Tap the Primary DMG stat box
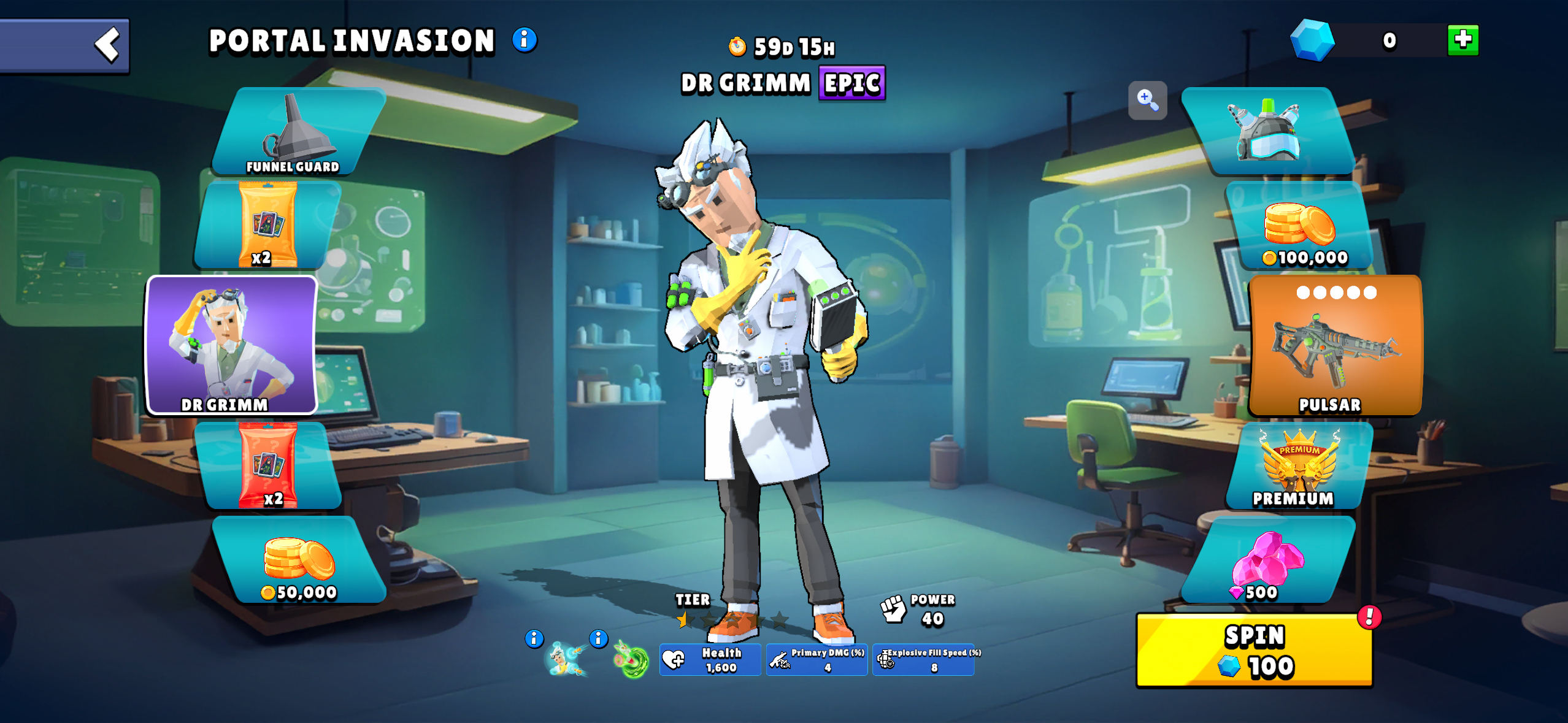 click(817, 660)
